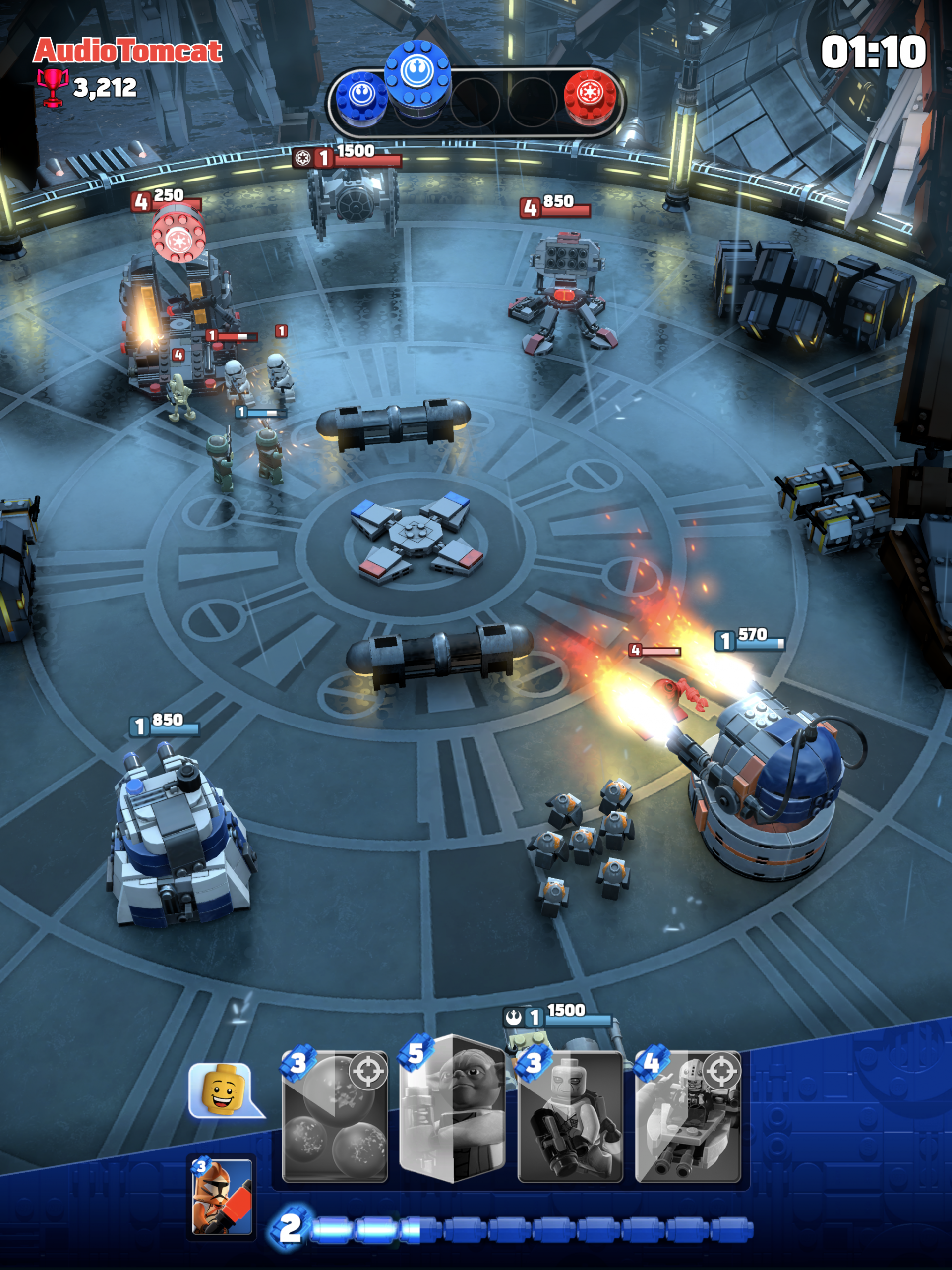Pick the armored trooper card costing 3
Image resolution: width=952 pixels, height=1270 pixels.
tap(570, 1117)
